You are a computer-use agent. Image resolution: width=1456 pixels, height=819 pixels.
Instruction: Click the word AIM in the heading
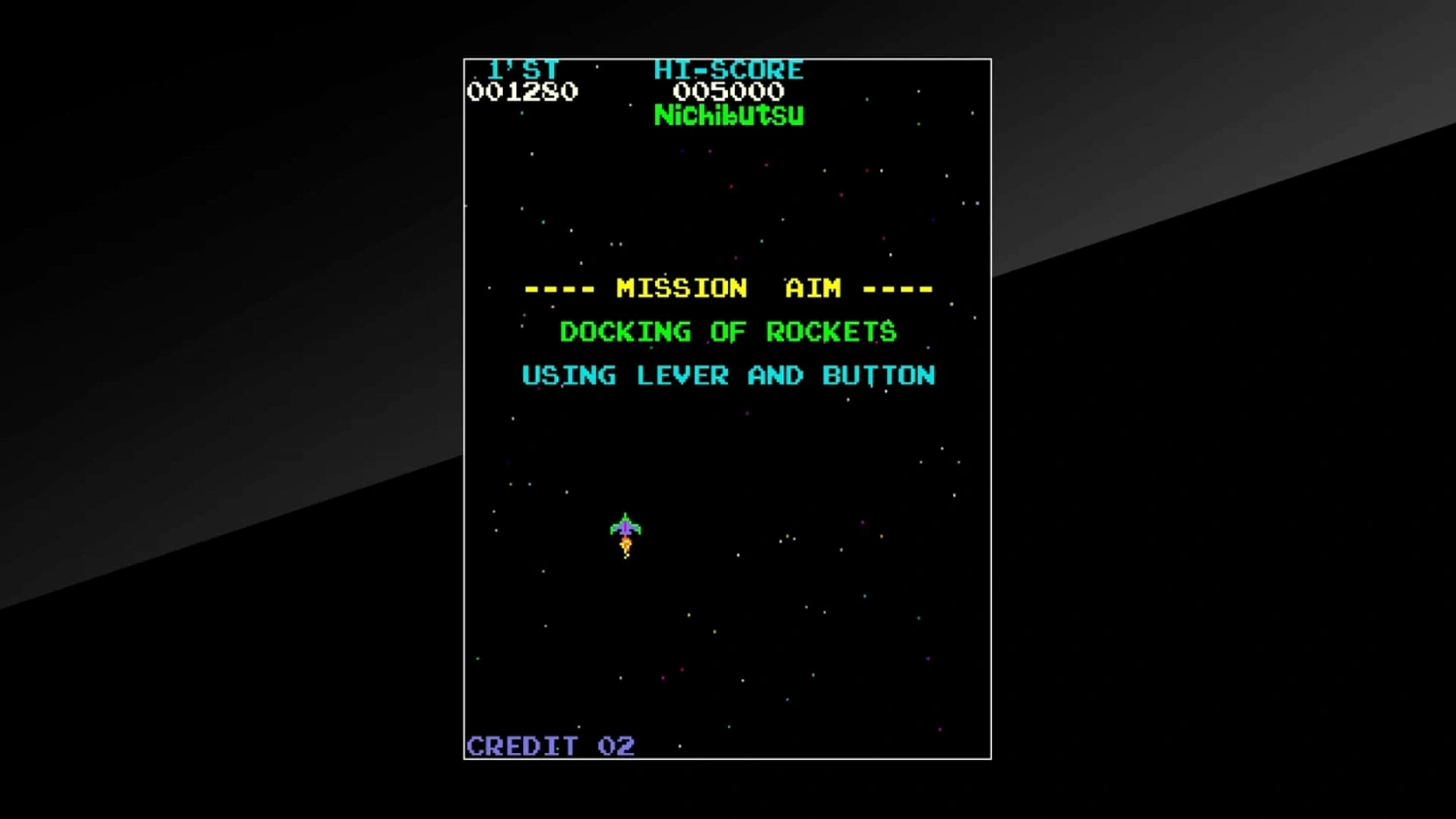pyautogui.click(x=813, y=288)
